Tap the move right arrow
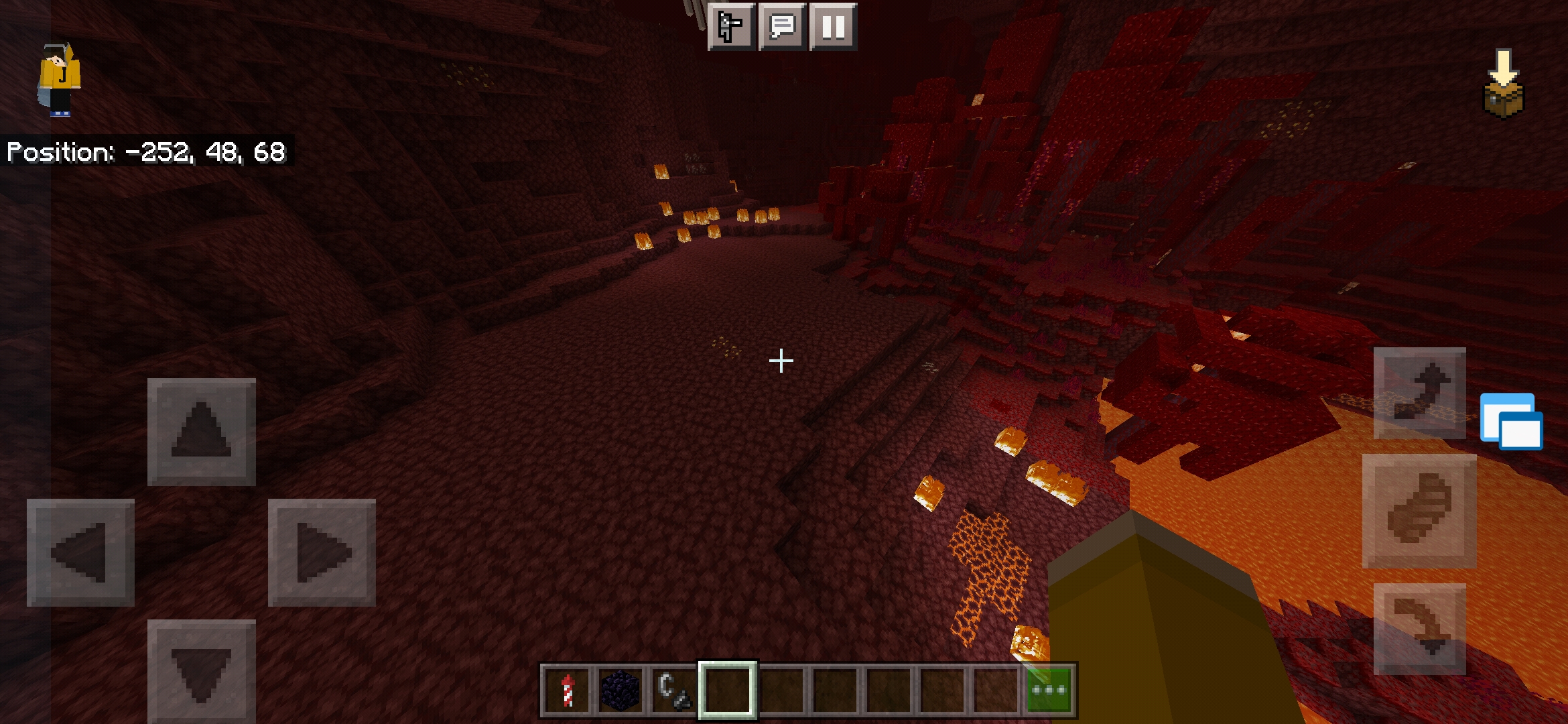 [x=322, y=552]
